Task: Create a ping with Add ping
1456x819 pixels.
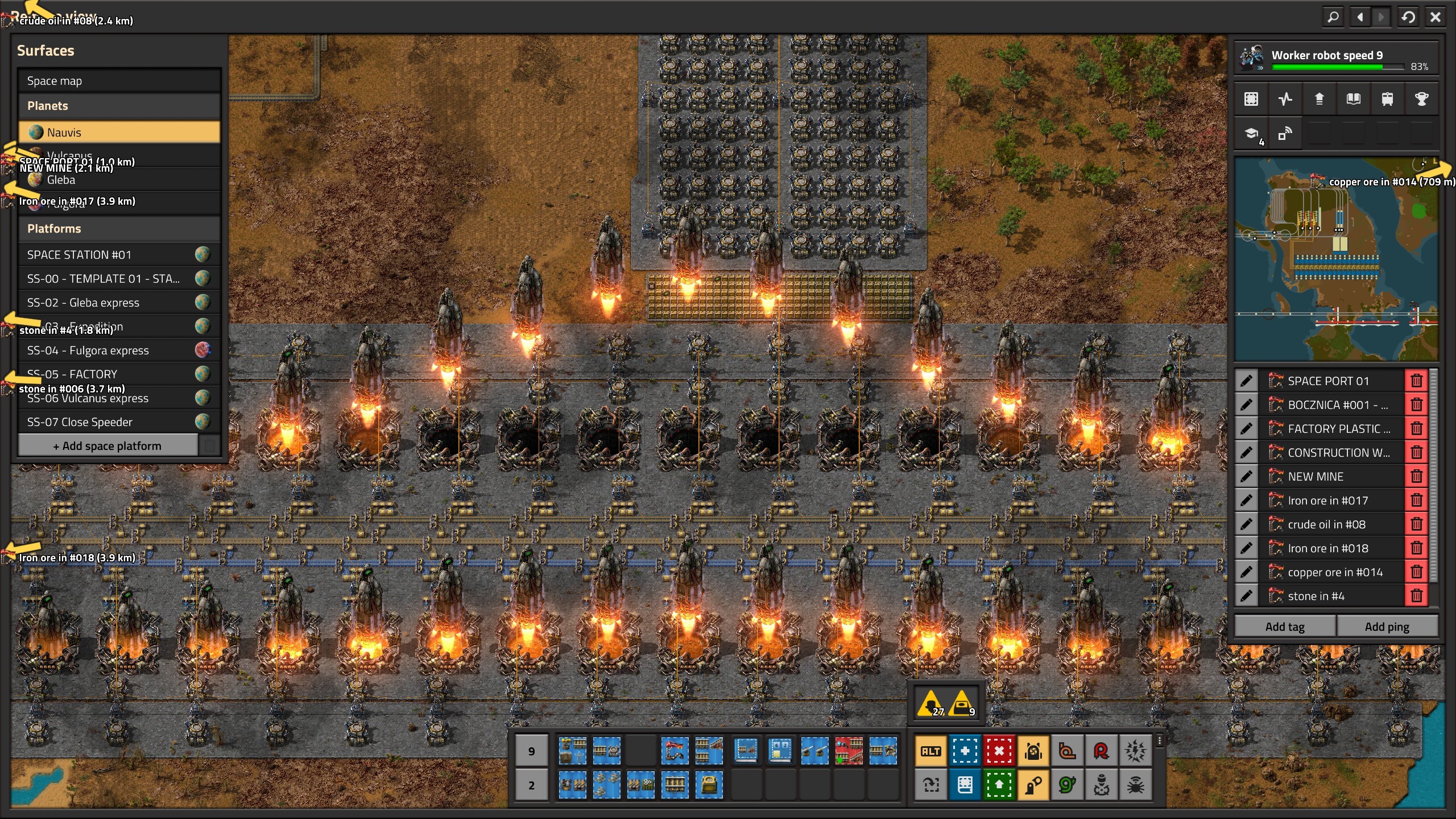Action: (x=1387, y=627)
